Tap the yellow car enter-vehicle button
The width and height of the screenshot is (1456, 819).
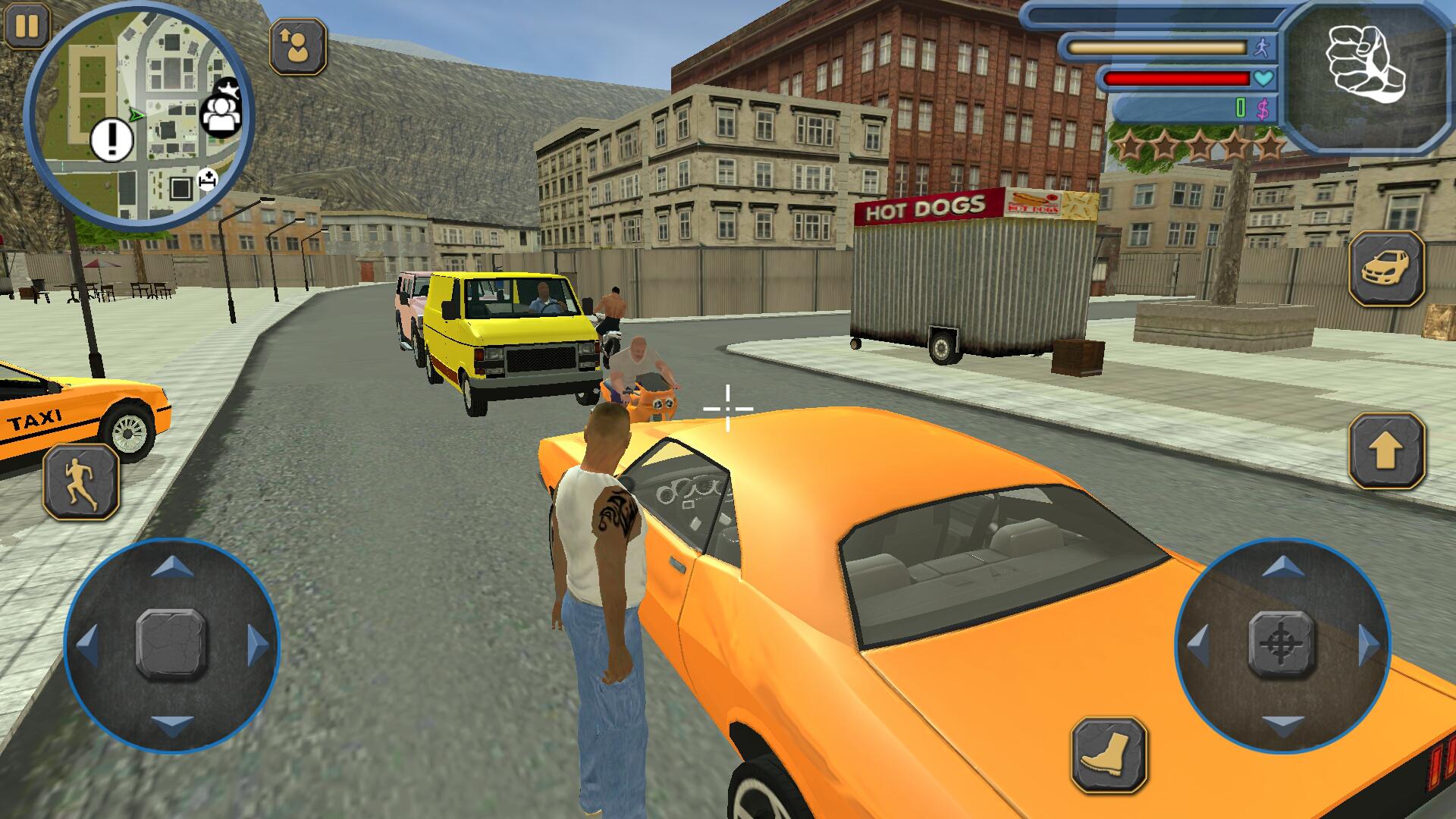[1386, 268]
